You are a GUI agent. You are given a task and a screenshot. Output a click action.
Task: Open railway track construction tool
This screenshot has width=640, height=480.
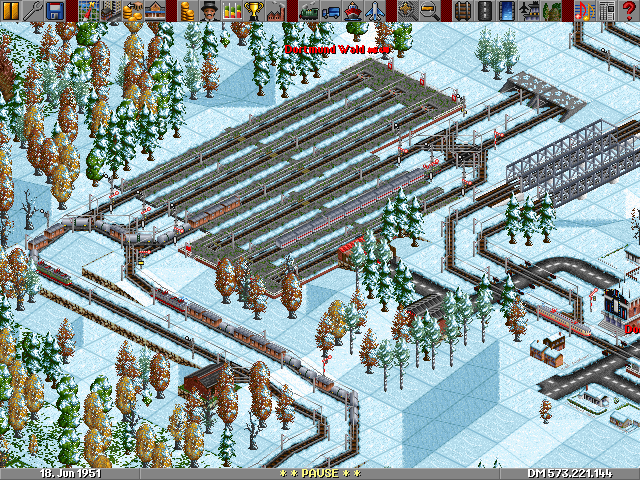pyautogui.click(x=463, y=10)
